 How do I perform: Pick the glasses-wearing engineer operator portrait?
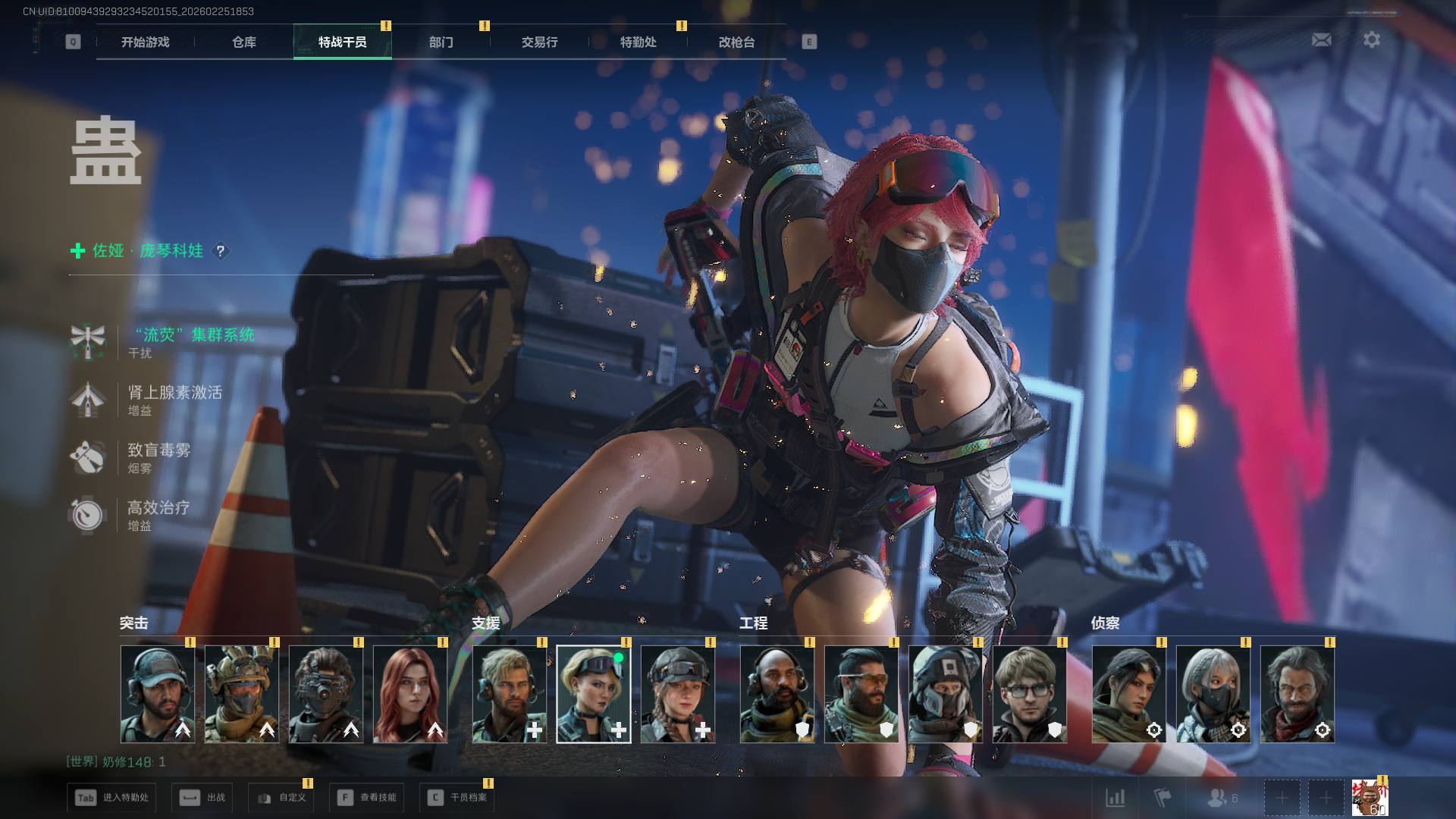tap(1029, 694)
